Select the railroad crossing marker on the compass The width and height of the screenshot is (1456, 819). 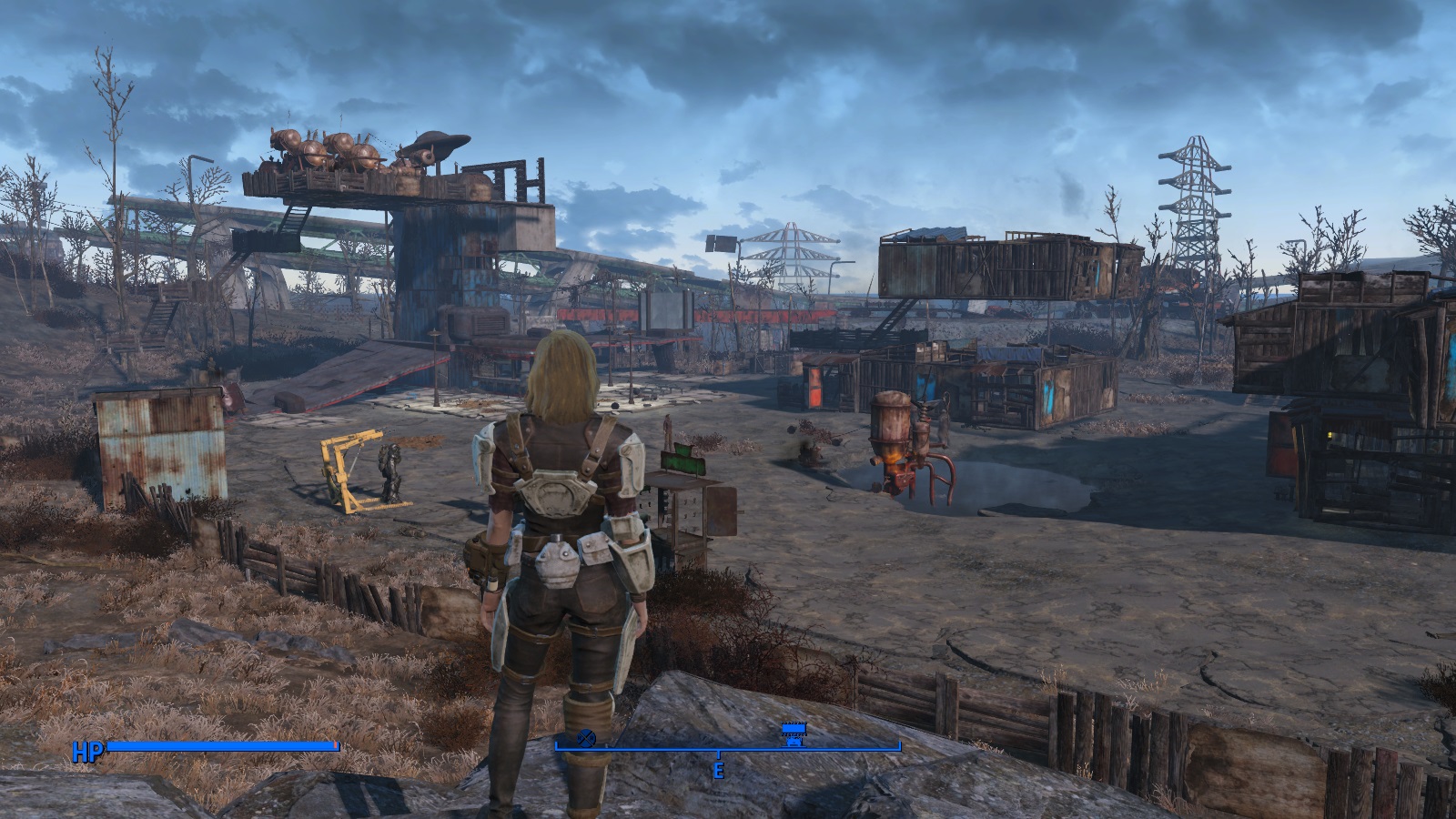tap(586, 736)
